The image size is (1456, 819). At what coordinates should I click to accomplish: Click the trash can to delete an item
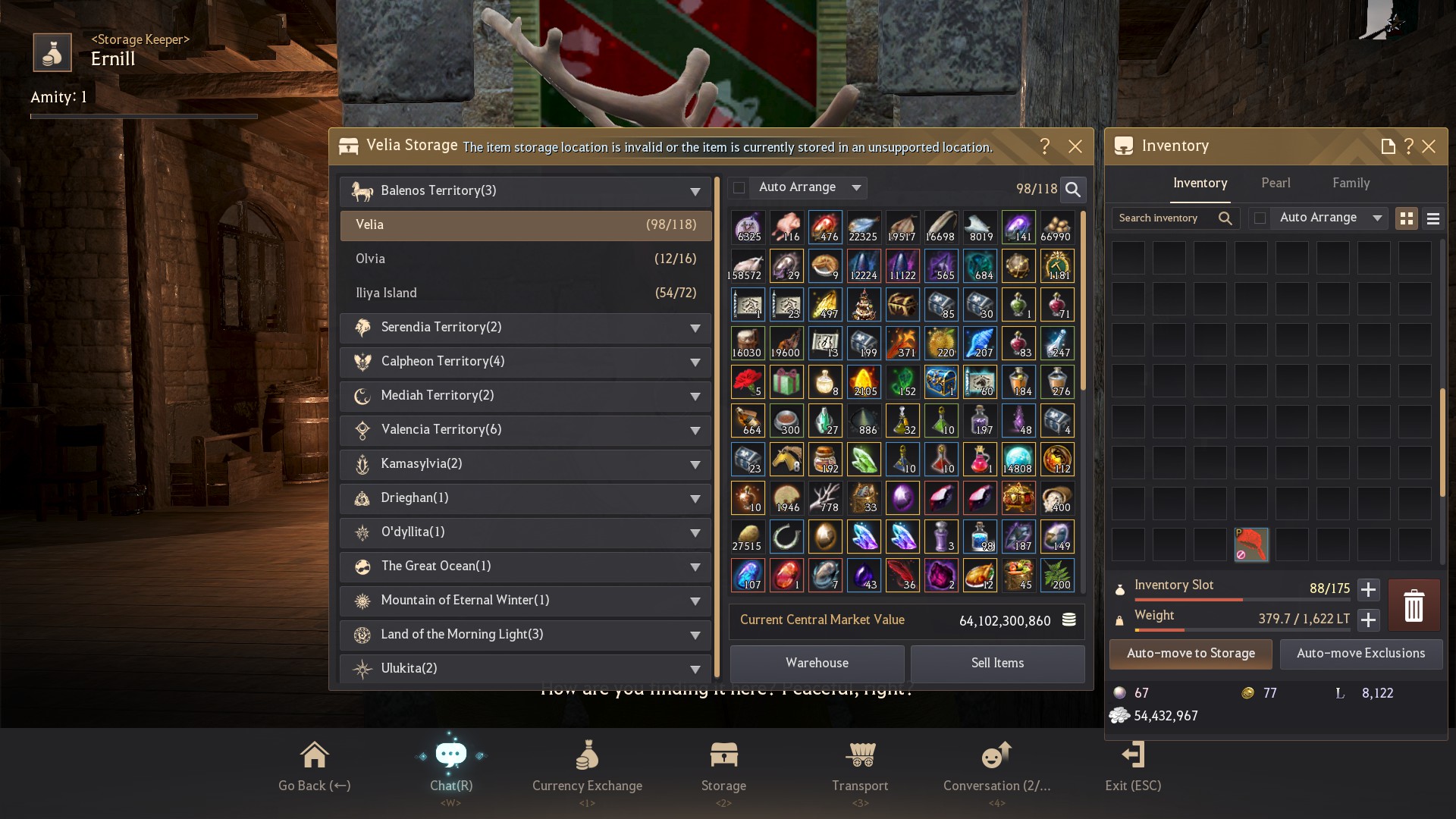[1413, 605]
